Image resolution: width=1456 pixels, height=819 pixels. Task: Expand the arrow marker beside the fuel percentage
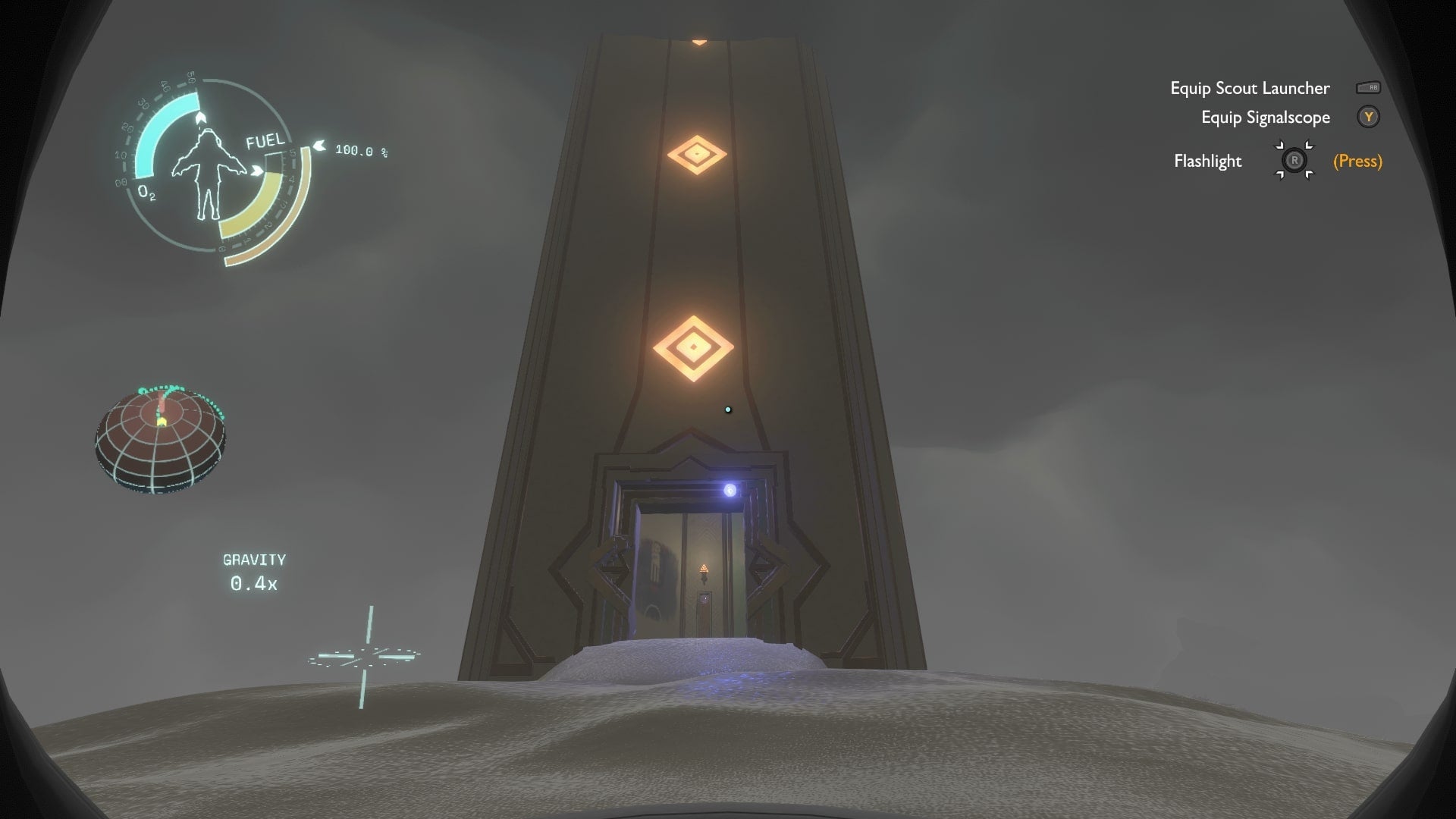click(319, 146)
